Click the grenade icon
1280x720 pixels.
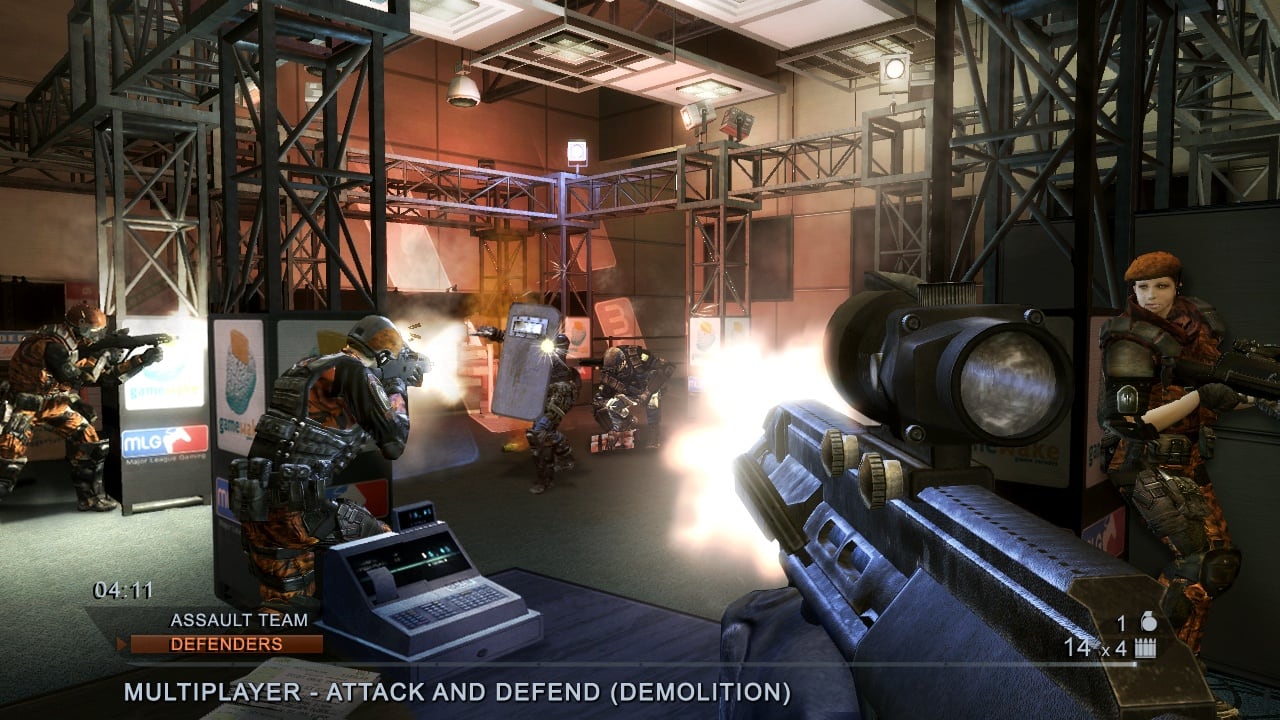pos(1149,623)
